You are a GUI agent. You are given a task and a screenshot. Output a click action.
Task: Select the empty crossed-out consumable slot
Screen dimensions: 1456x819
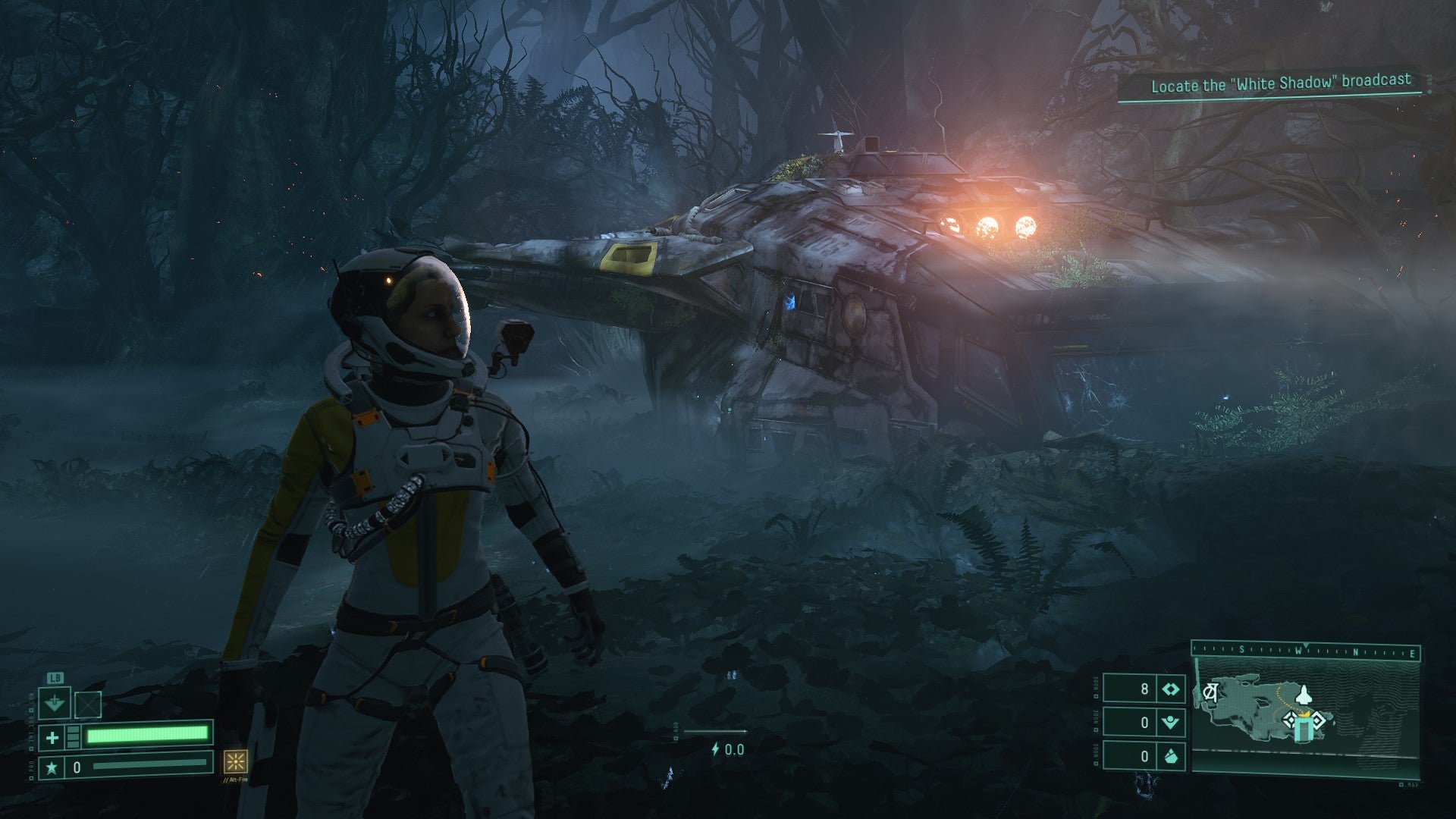(x=88, y=705)
